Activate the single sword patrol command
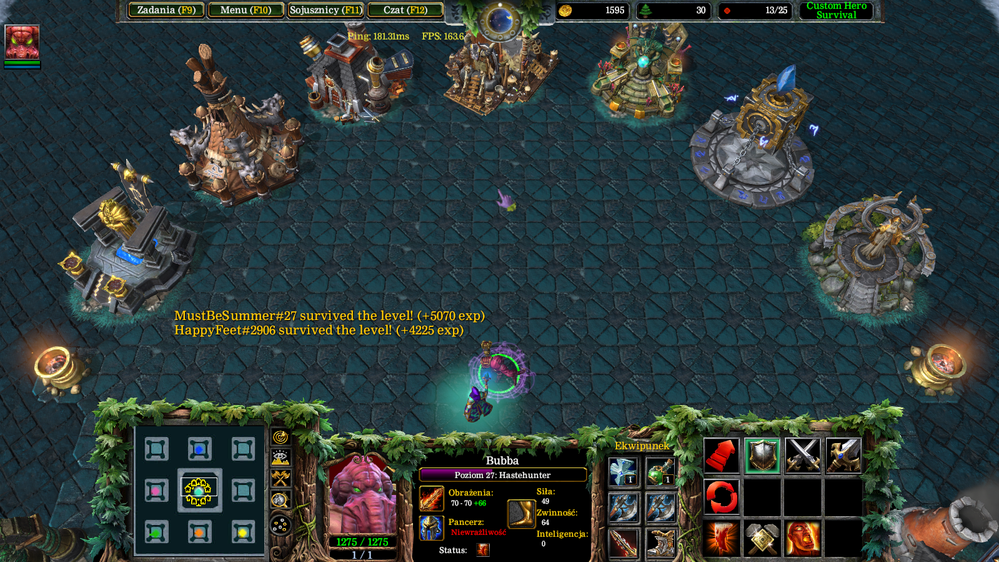Screen dimensions: 999x562 click(843, 455)
